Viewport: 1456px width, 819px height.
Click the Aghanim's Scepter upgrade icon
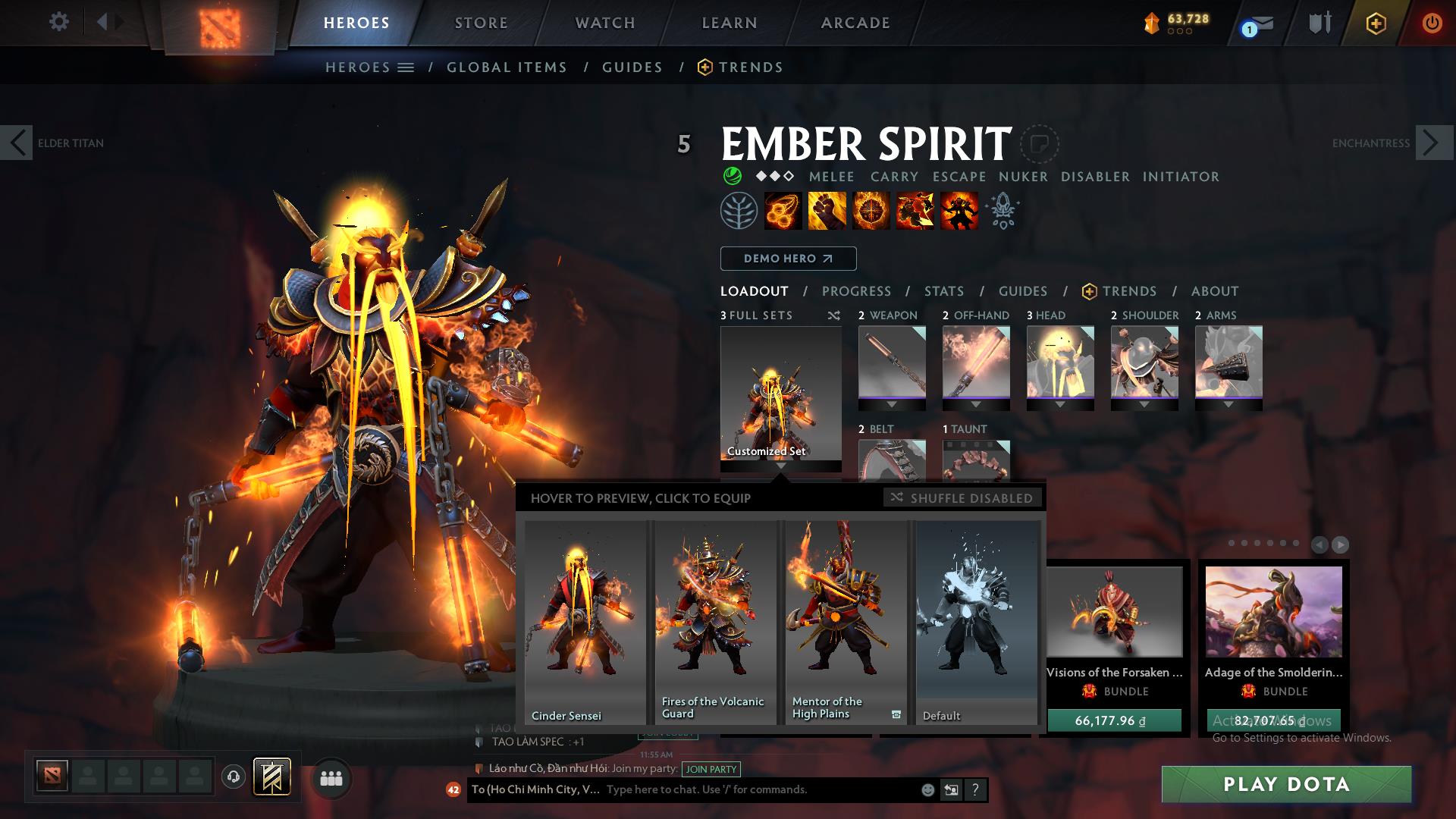tap(1002, 212)
